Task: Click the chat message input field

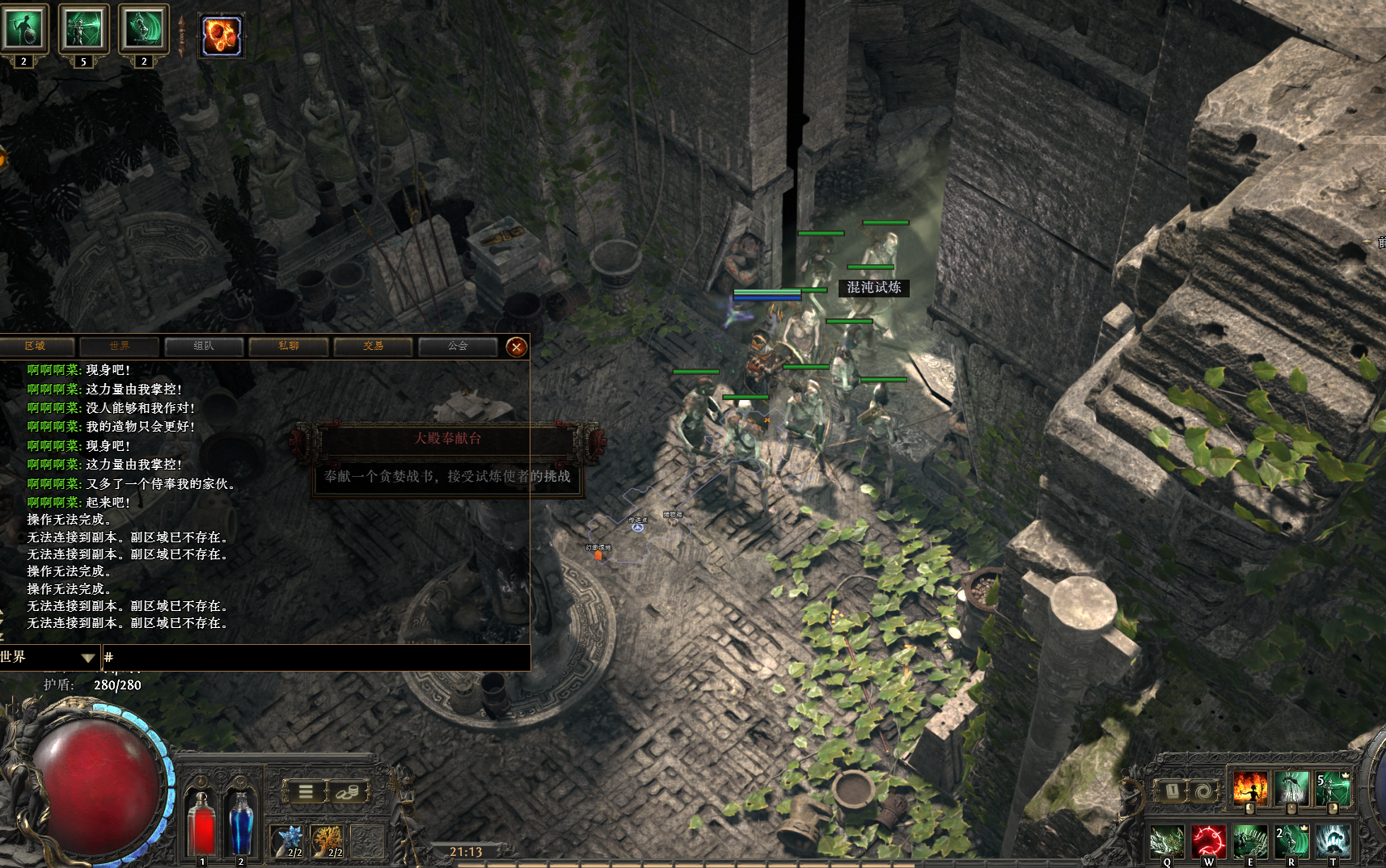Action: coord(315,658)
